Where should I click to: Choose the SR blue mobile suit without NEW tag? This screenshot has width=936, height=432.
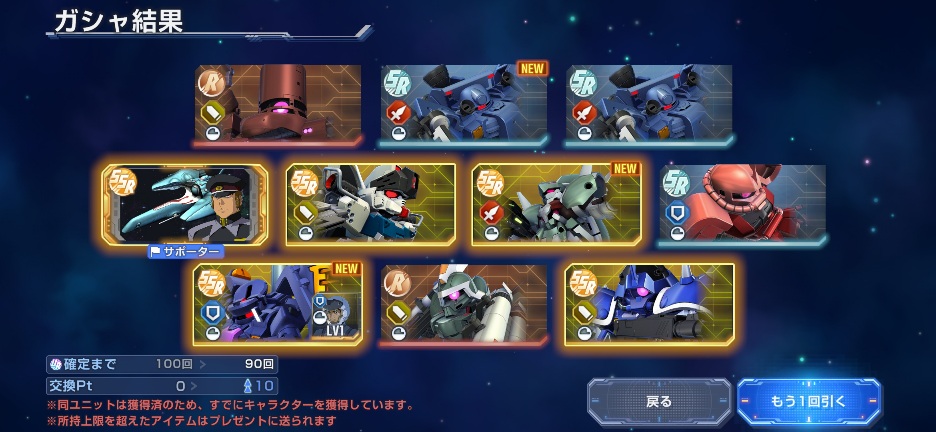(x=649, y=105)
